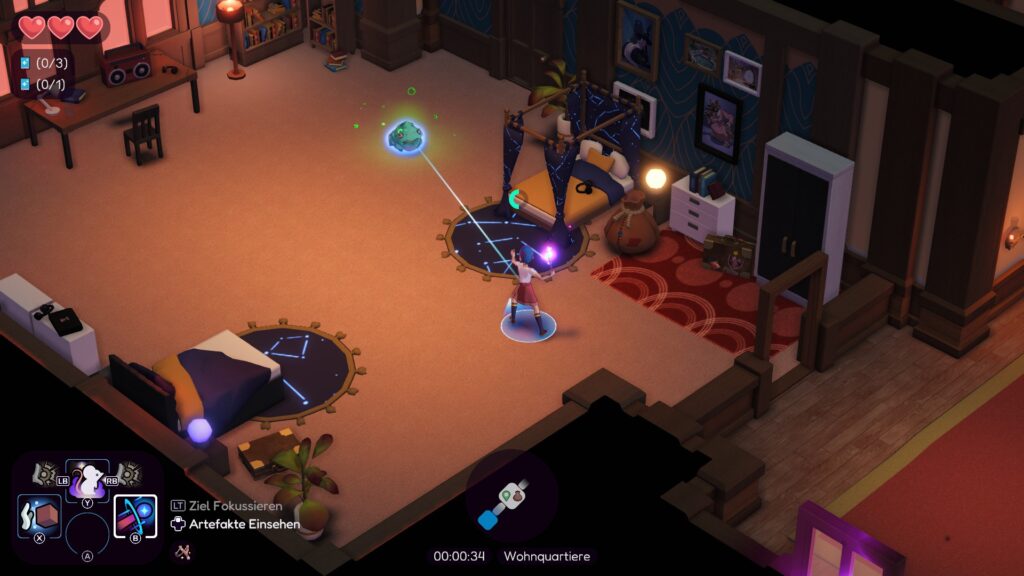Select the white mouse ability icon
1024x576 pixels.
click(87, 482)
